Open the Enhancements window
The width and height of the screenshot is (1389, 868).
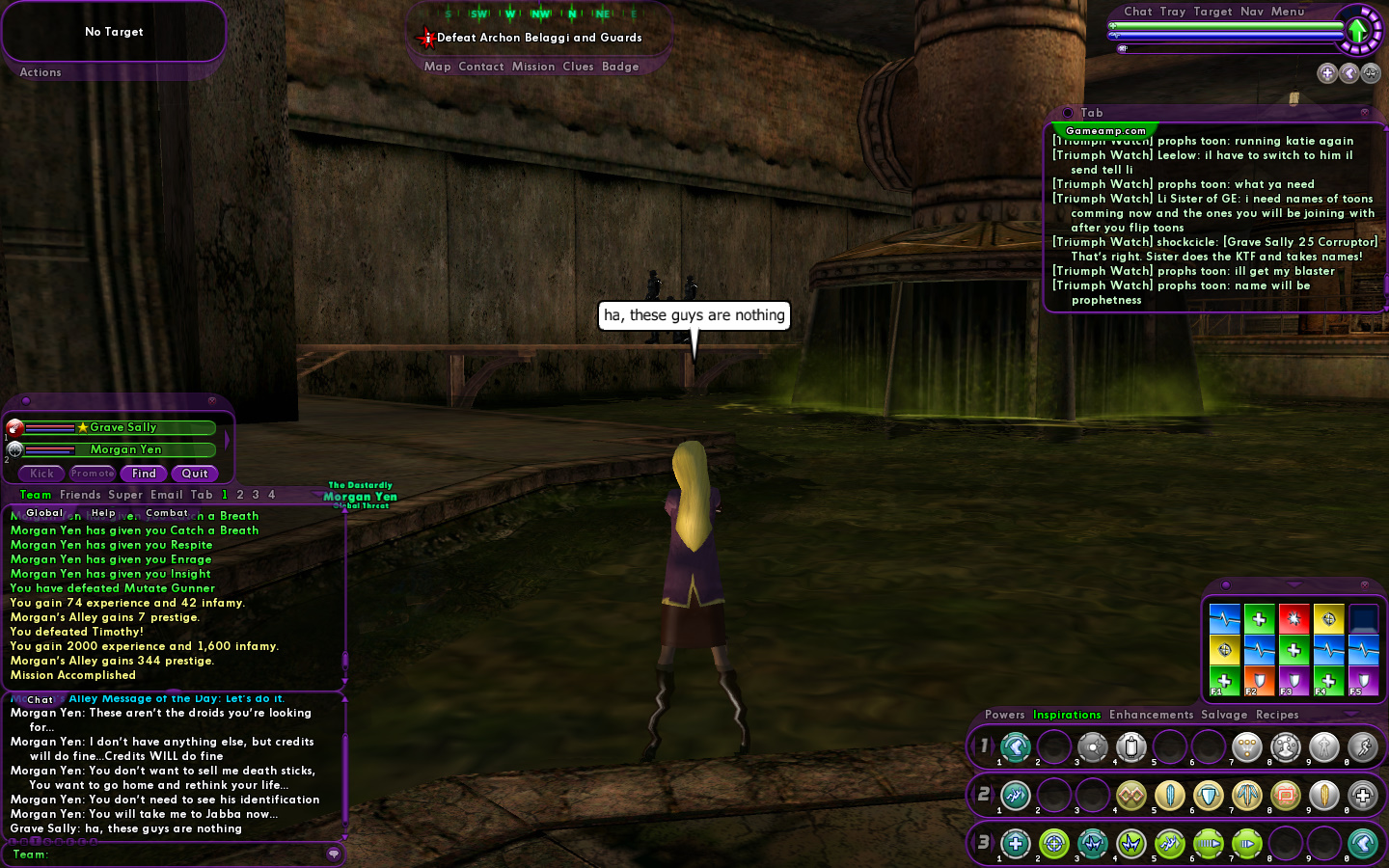pyautogui.click(x=1151, y=715)
